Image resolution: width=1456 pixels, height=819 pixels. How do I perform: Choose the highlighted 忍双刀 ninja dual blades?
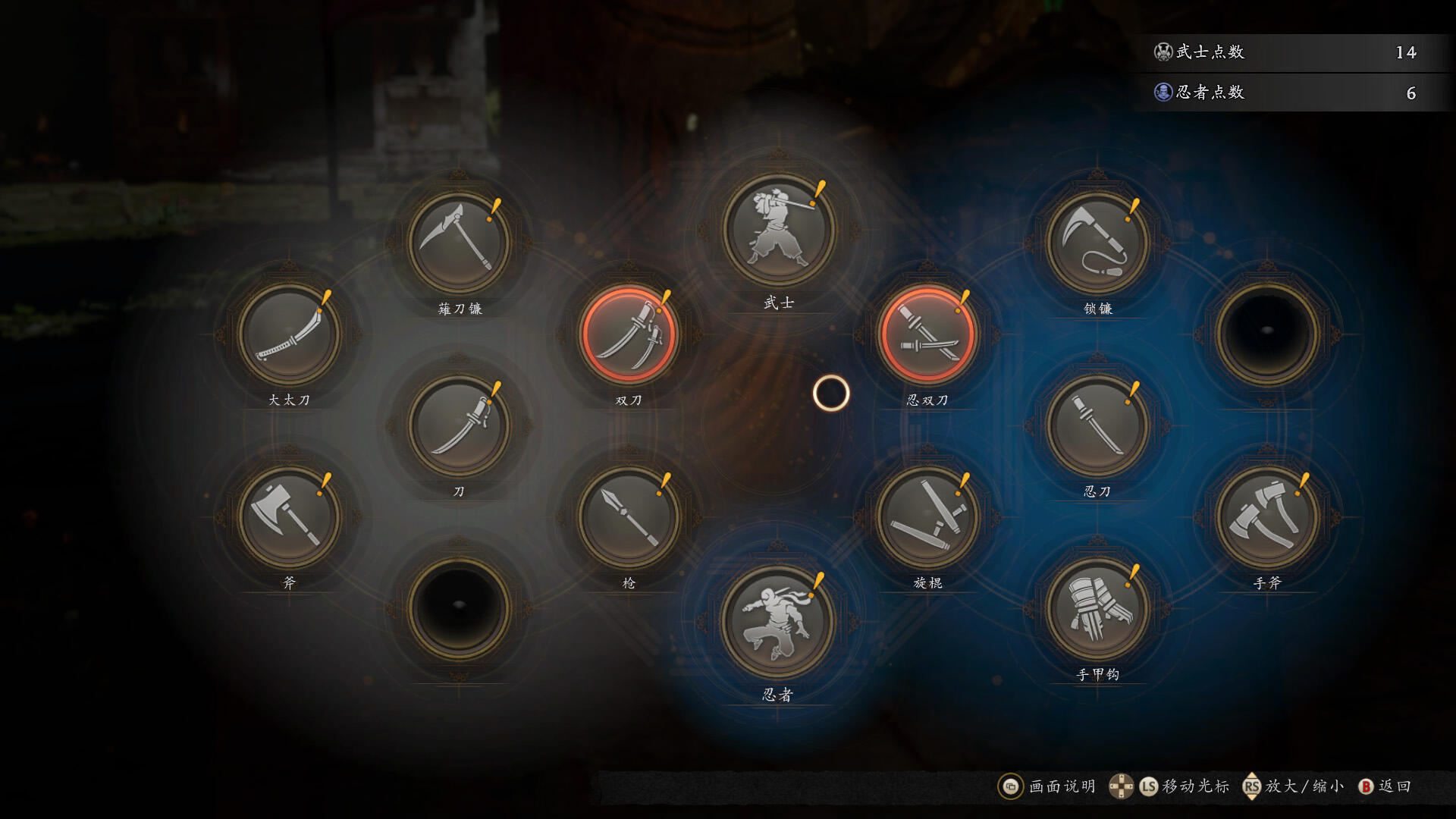(927, 334)
